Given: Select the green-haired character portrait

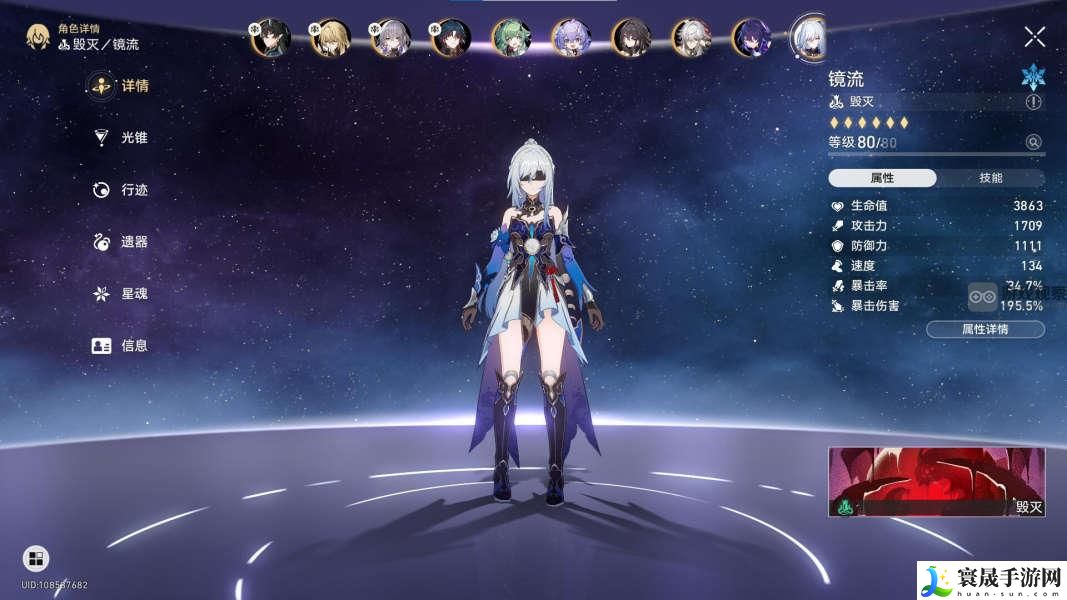Looking at the screenshot, I should pos(511,38).
